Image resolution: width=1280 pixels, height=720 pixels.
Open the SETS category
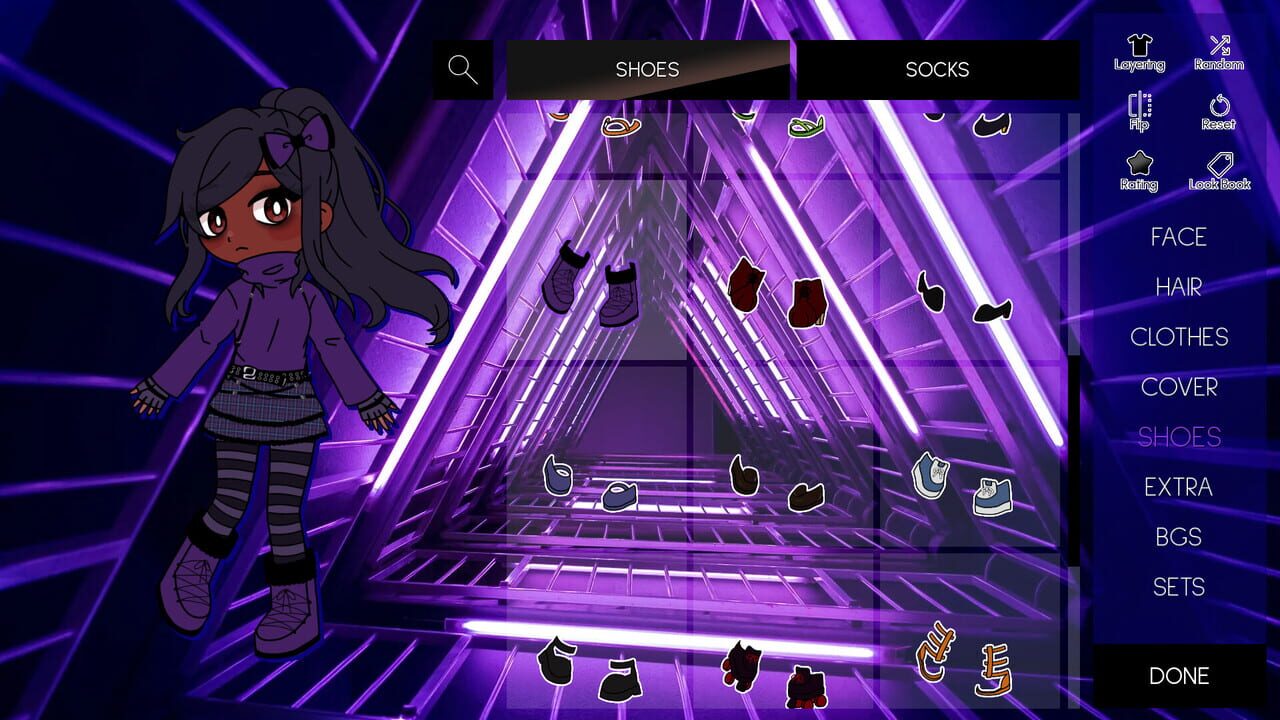coord(1178,587)
